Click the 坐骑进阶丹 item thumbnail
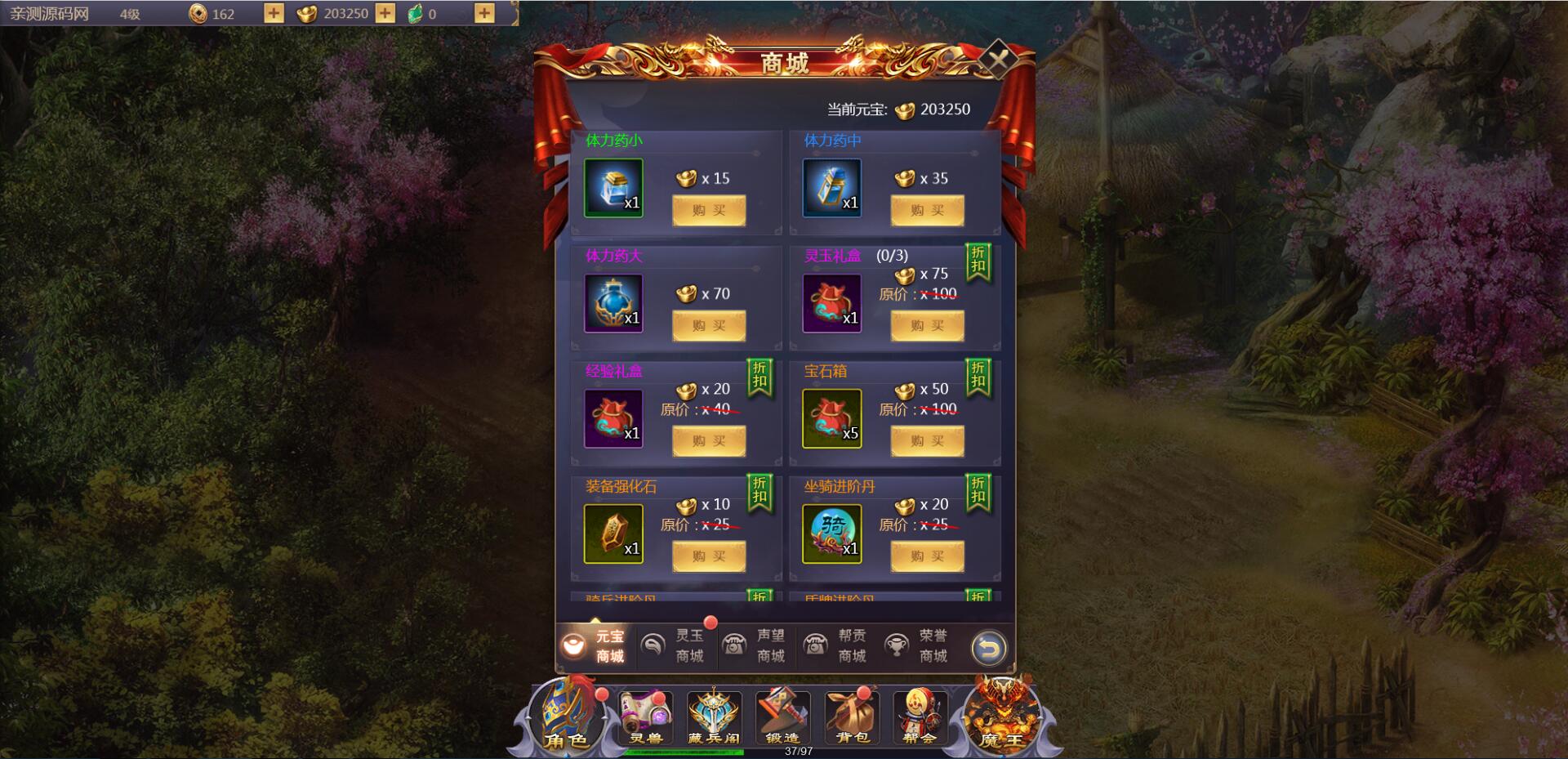This screenshot has width=1568, height=759. pyautogui.click(x=831, y=533)
